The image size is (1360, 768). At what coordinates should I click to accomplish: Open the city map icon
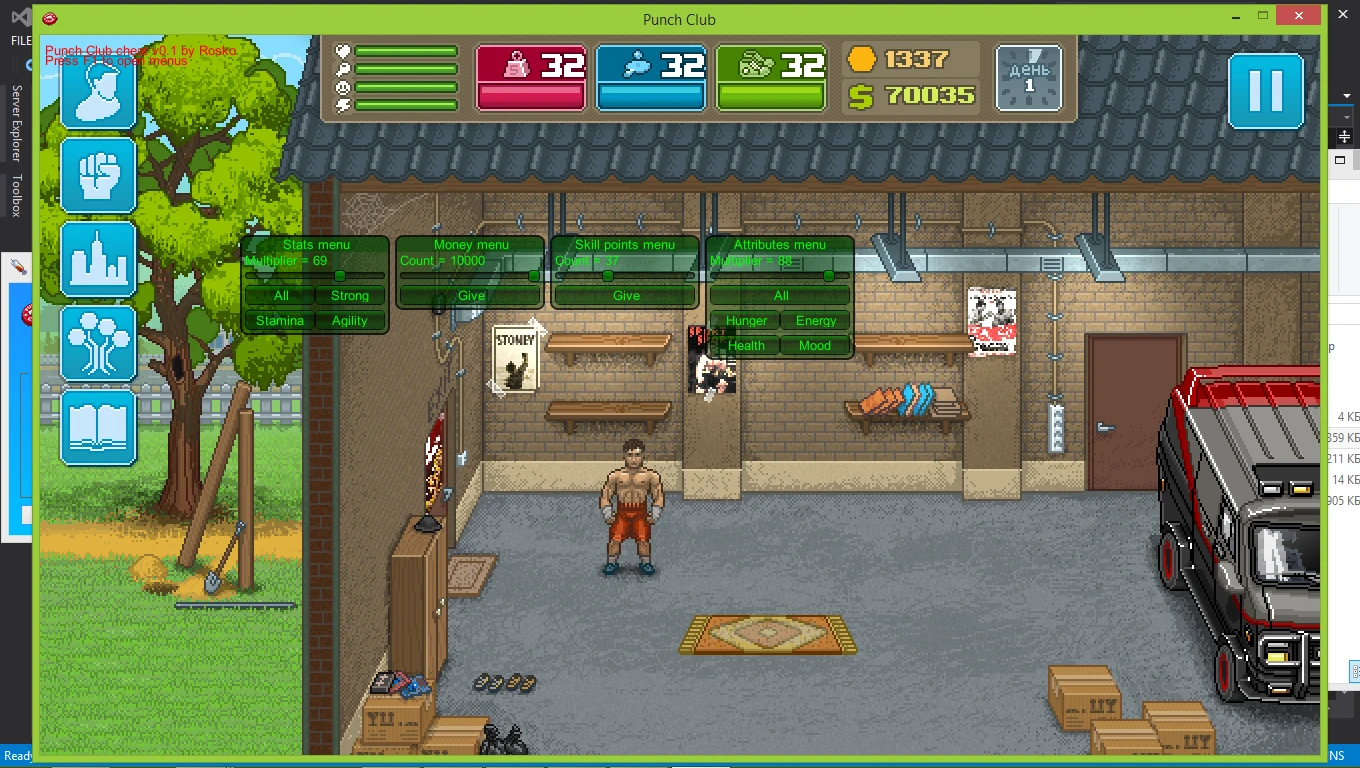[x=97, y=259]
